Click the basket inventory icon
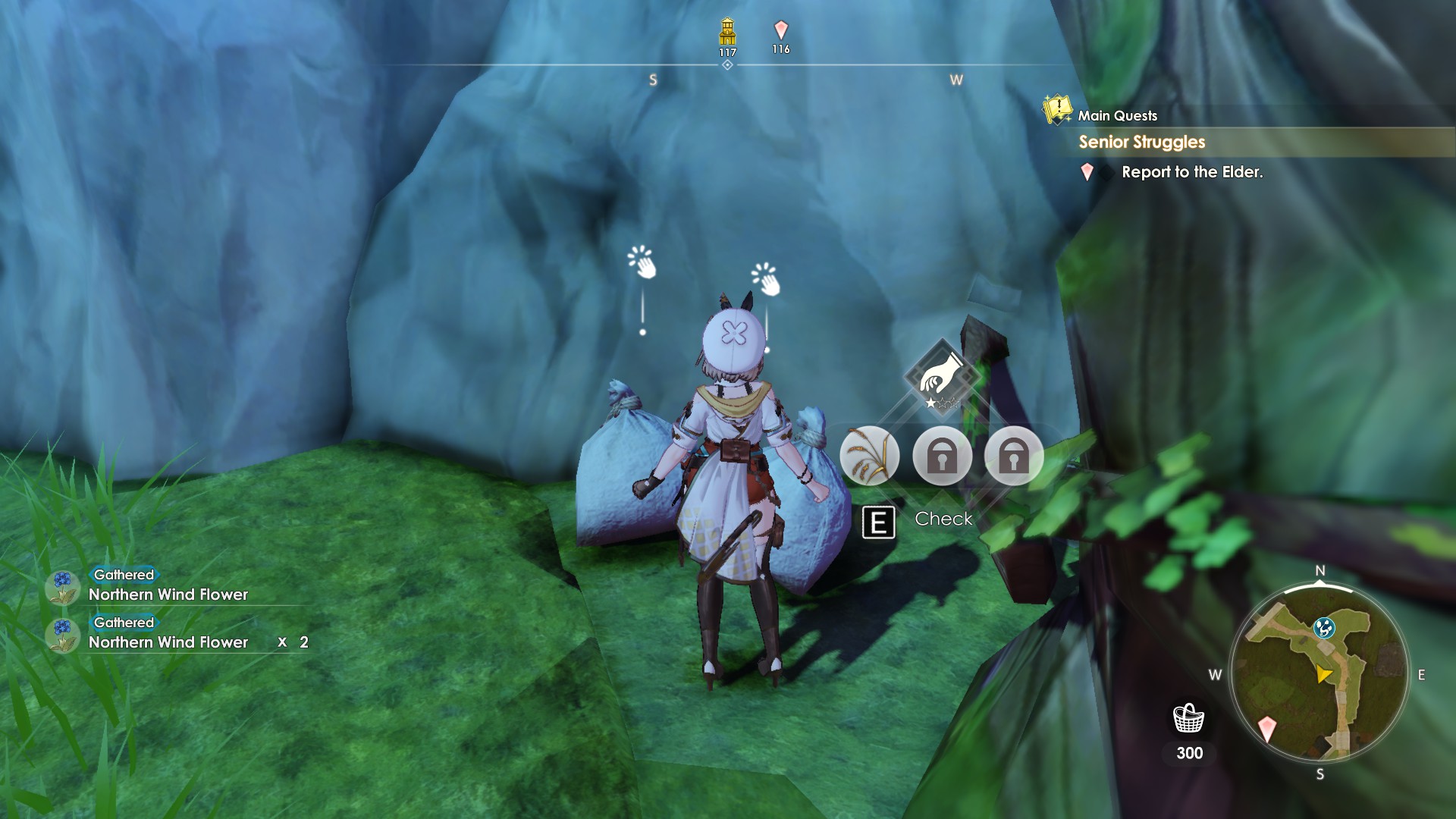The image size is (1456, 819). tap(1188, 718)
